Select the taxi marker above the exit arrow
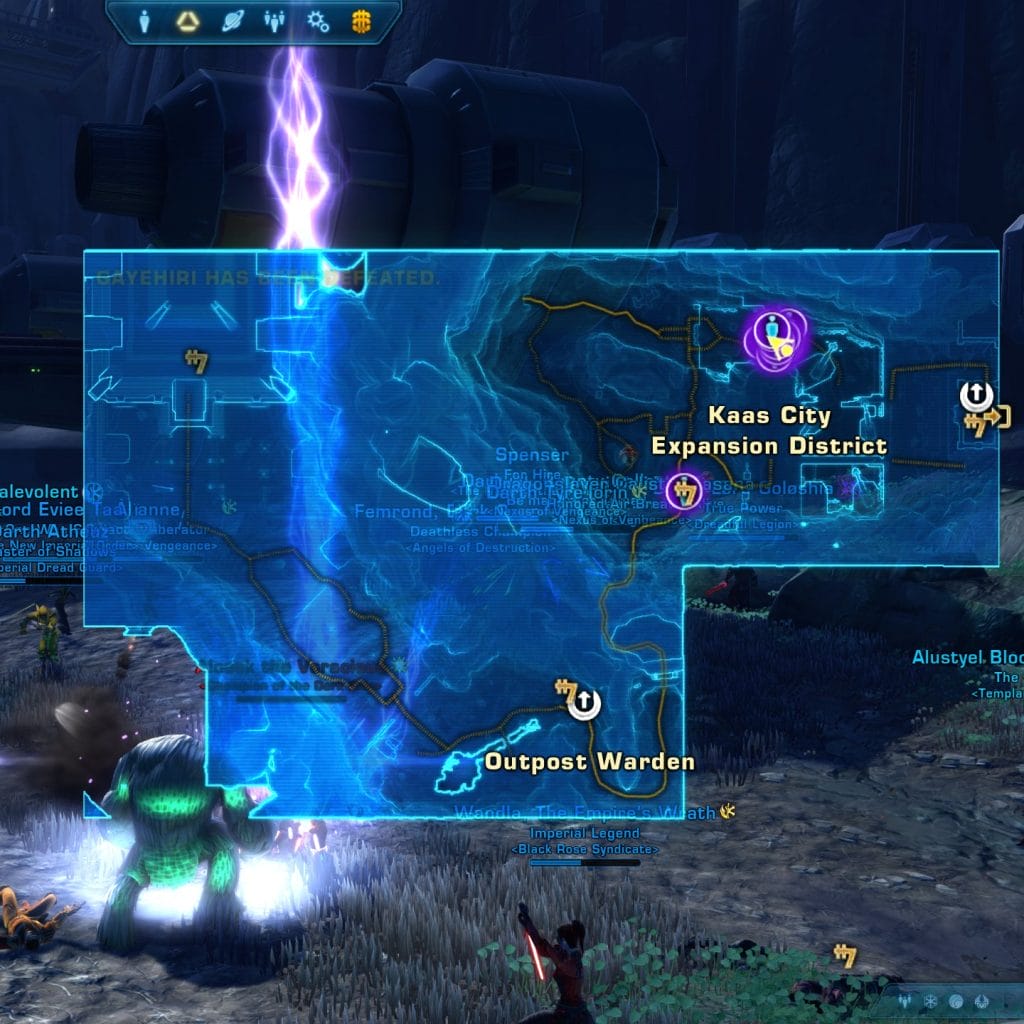Viewport: 1024px width, 1024px height. [x=976, y=396]
